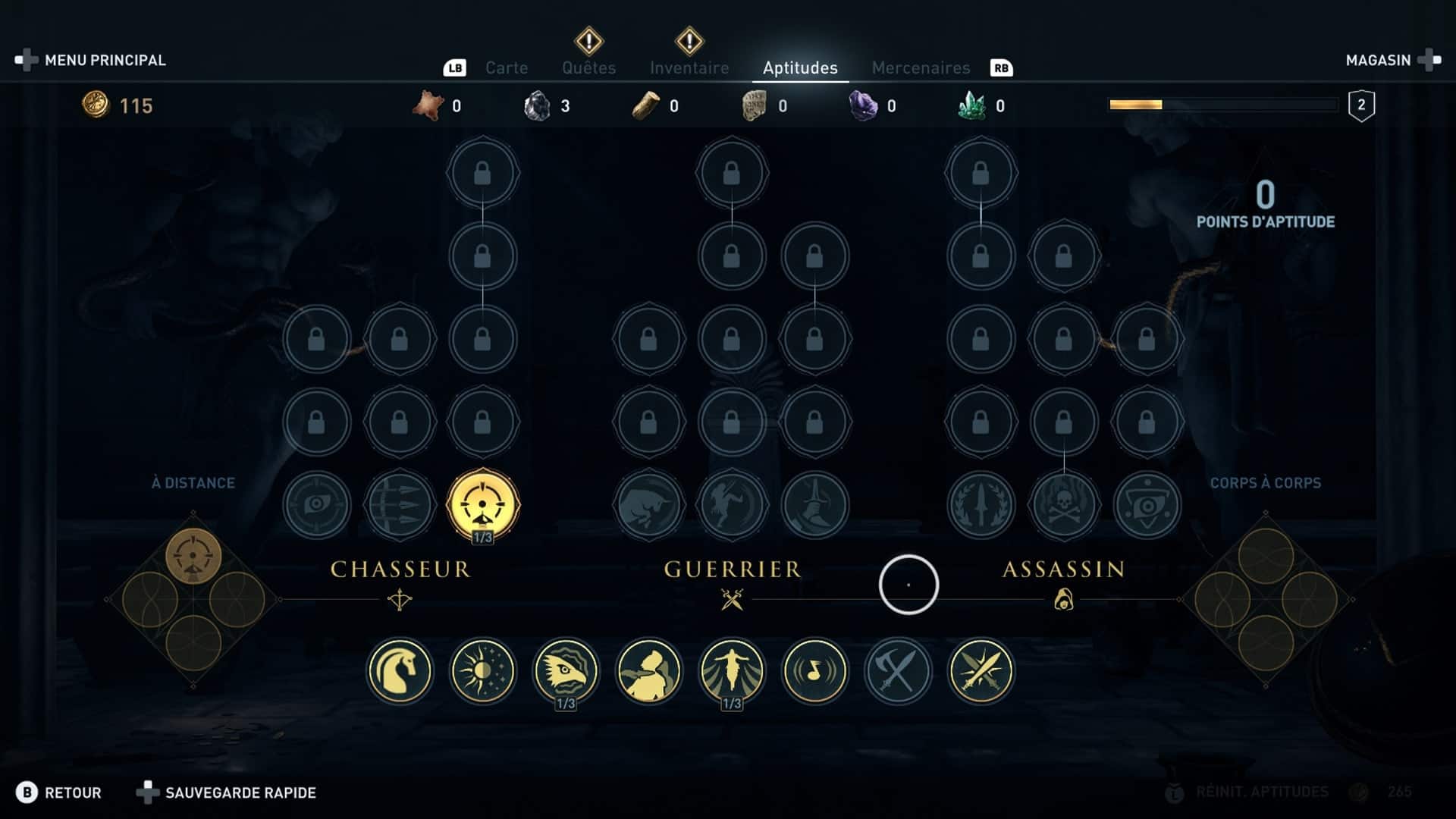
Task: Switch to the Carte tab
Action: click(506, 68)
